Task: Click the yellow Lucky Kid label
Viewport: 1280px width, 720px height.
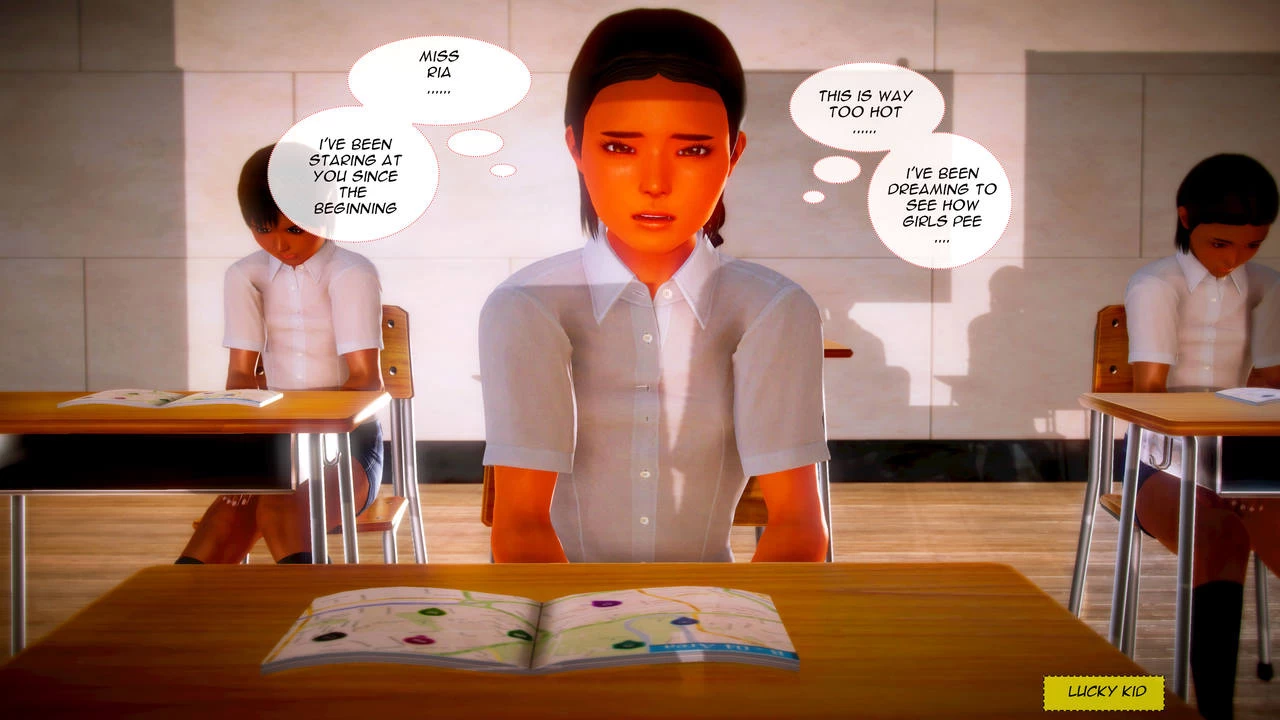Action: tap(1103, 692)
